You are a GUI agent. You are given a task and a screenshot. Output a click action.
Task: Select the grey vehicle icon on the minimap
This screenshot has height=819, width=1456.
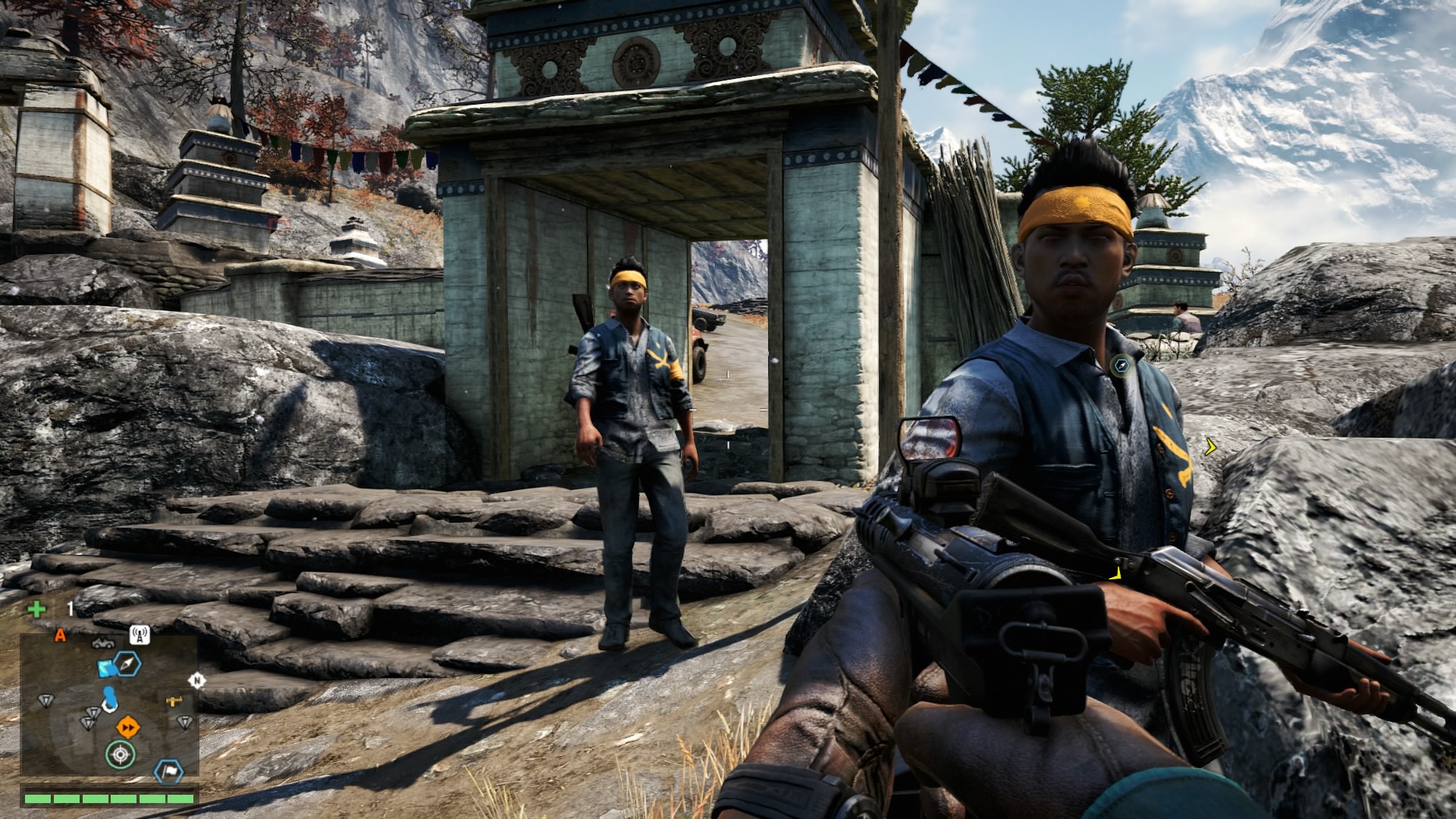point(102,643)
